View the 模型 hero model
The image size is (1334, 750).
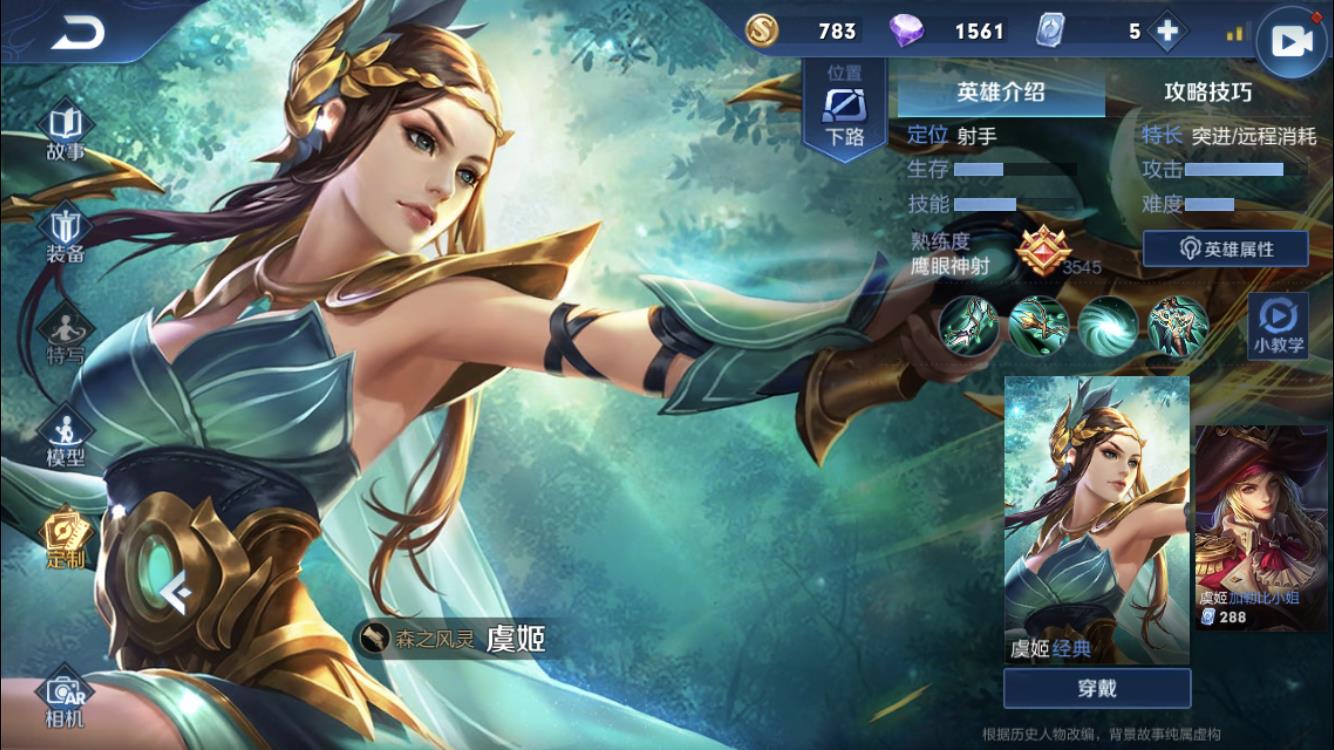point(65,438)
